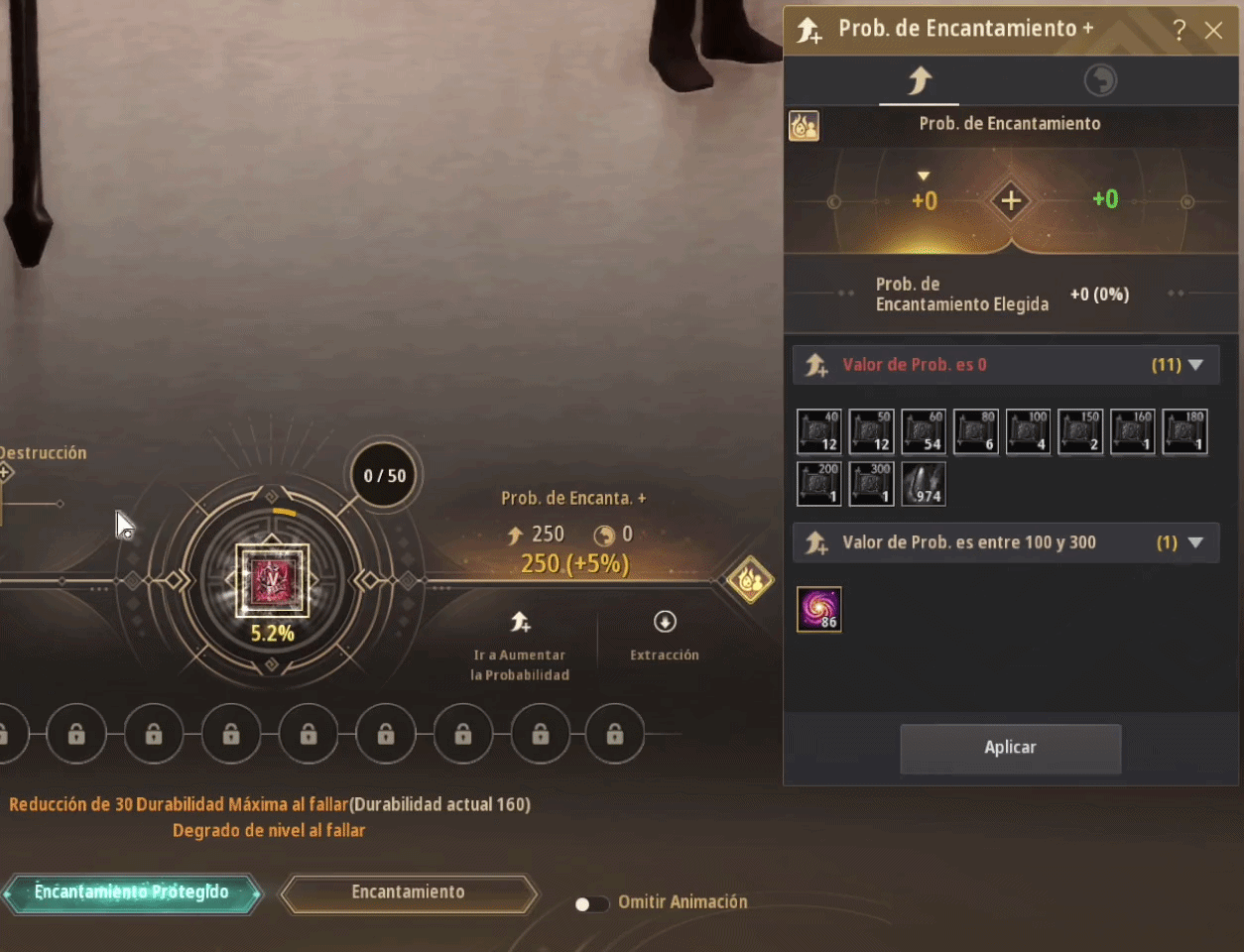Click the gold diamond icon beside probability bar
Image resolution: width=1244 pixels, height=952 pixels.
(750, 579)
